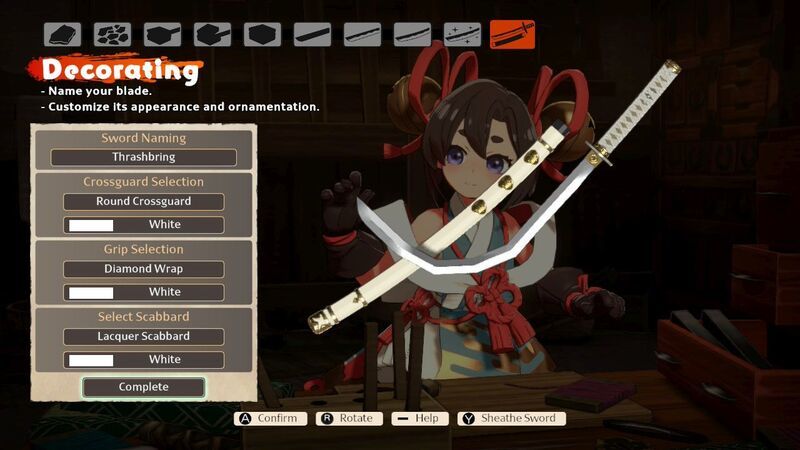Finish decorating with the Complete button
800x450 pixels.
click(144, 387)
